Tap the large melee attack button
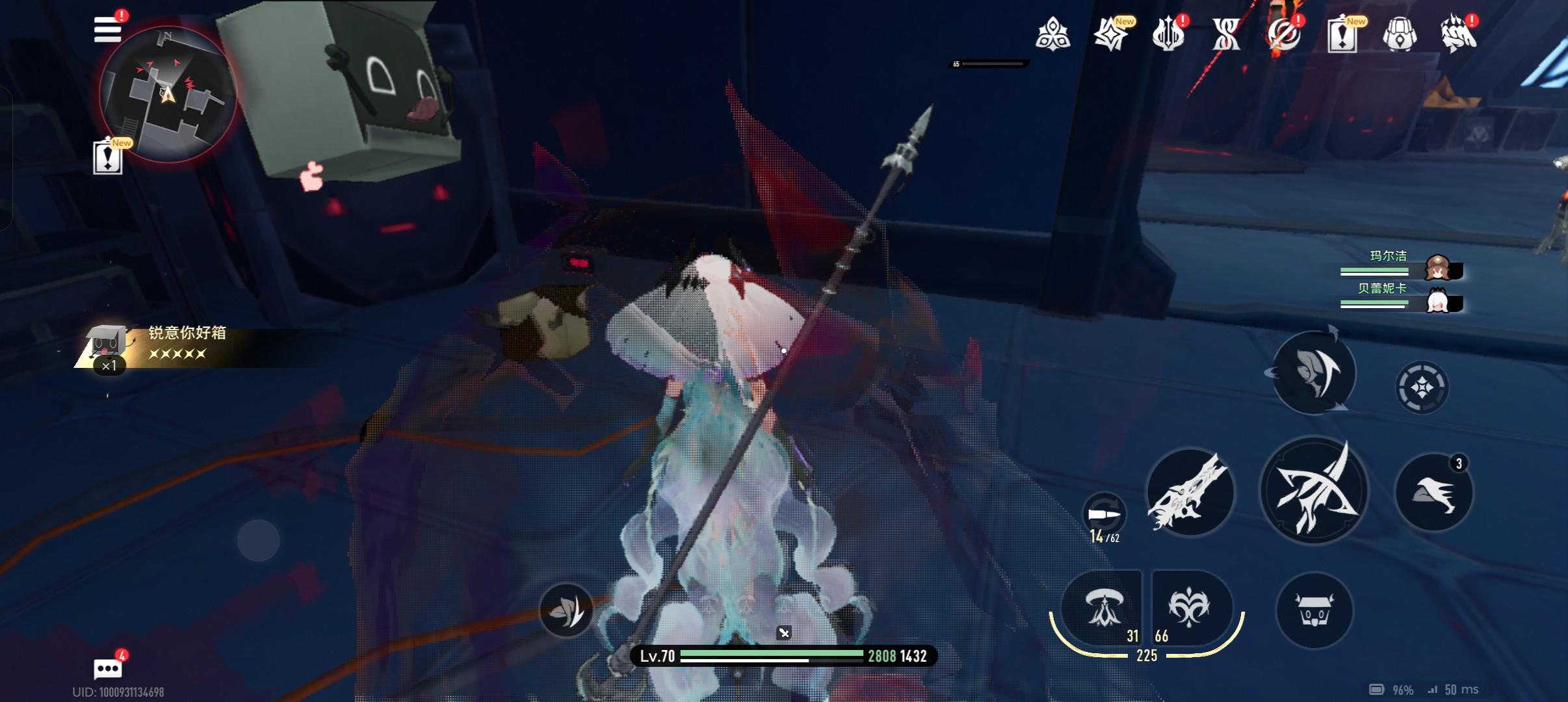The height and width of the screenshot is (702, 1568). 1314,491
